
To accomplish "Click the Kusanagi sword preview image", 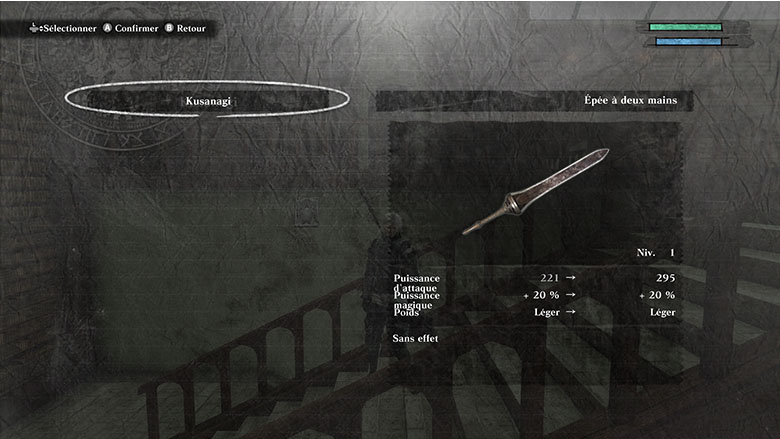I will 535,190.
